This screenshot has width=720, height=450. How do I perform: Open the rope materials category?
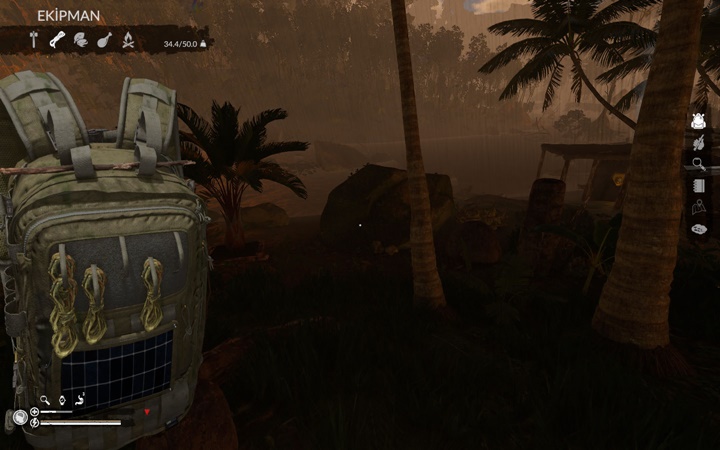point(57,40)
